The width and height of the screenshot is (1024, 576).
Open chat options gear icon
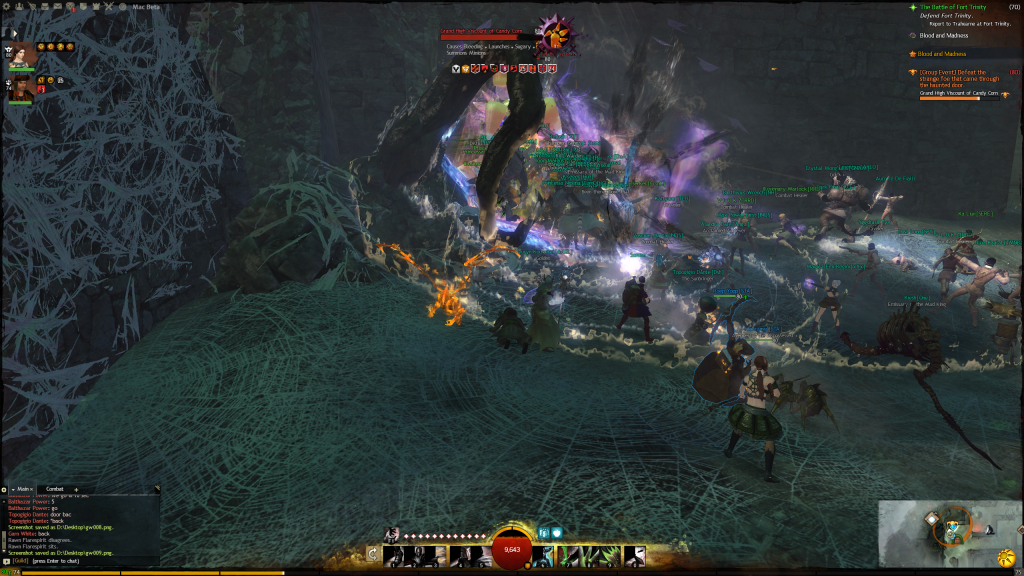(5, 489)
